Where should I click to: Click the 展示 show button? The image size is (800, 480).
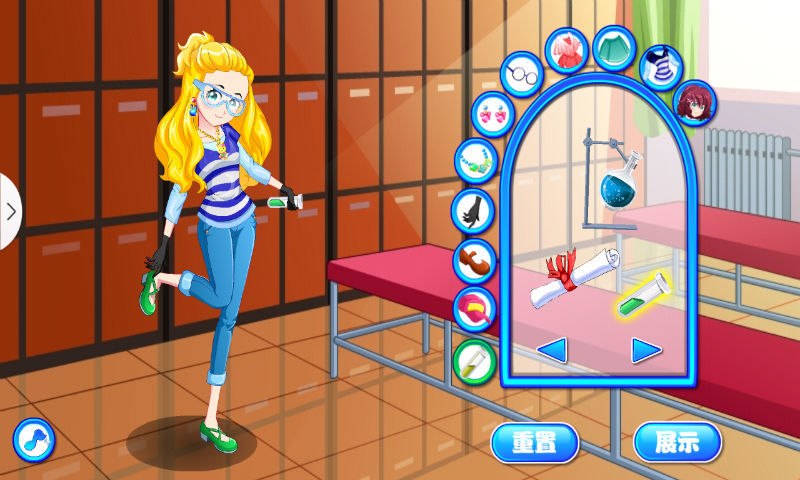(x=677, y=441)
